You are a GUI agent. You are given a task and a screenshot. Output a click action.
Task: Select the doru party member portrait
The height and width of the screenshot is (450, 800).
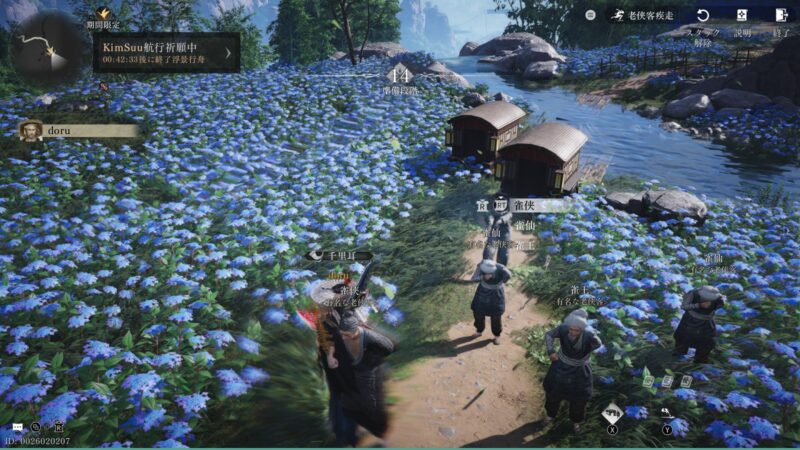(x=31, y=131)
